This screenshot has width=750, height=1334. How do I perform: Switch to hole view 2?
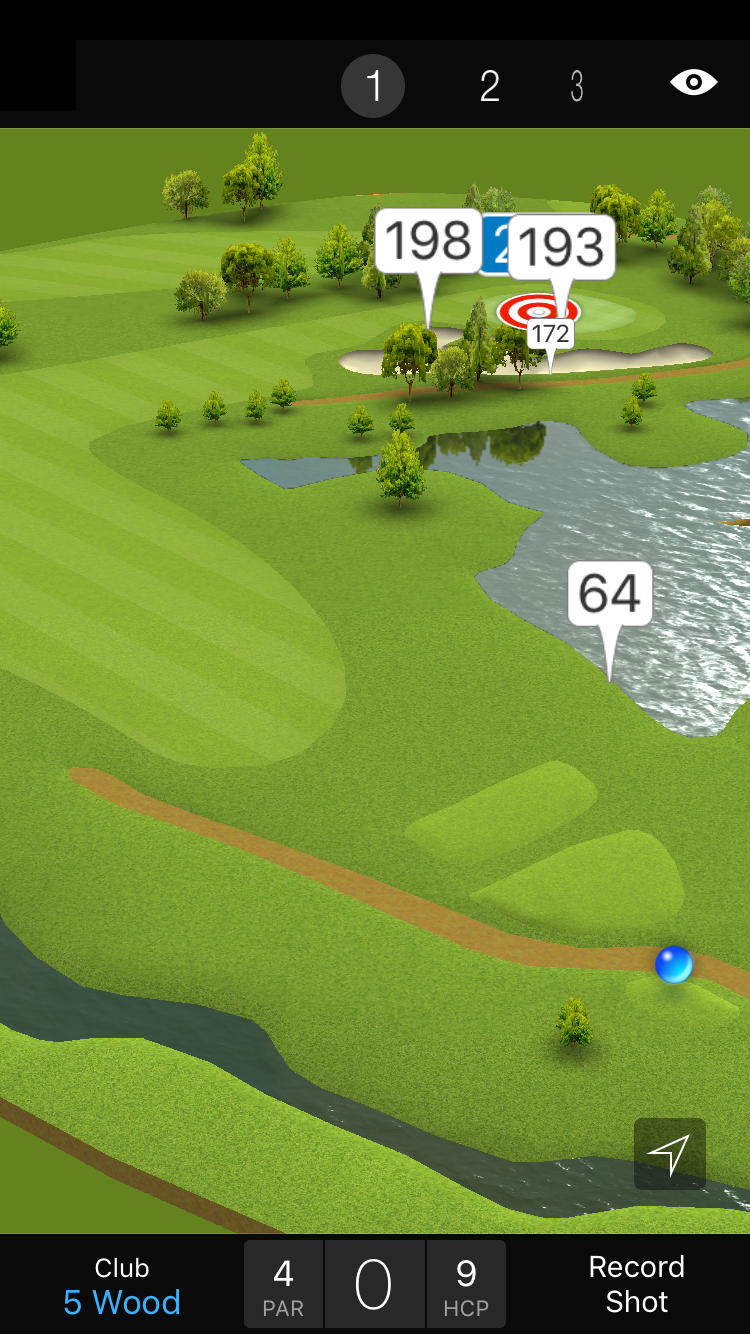coord(489,87)
